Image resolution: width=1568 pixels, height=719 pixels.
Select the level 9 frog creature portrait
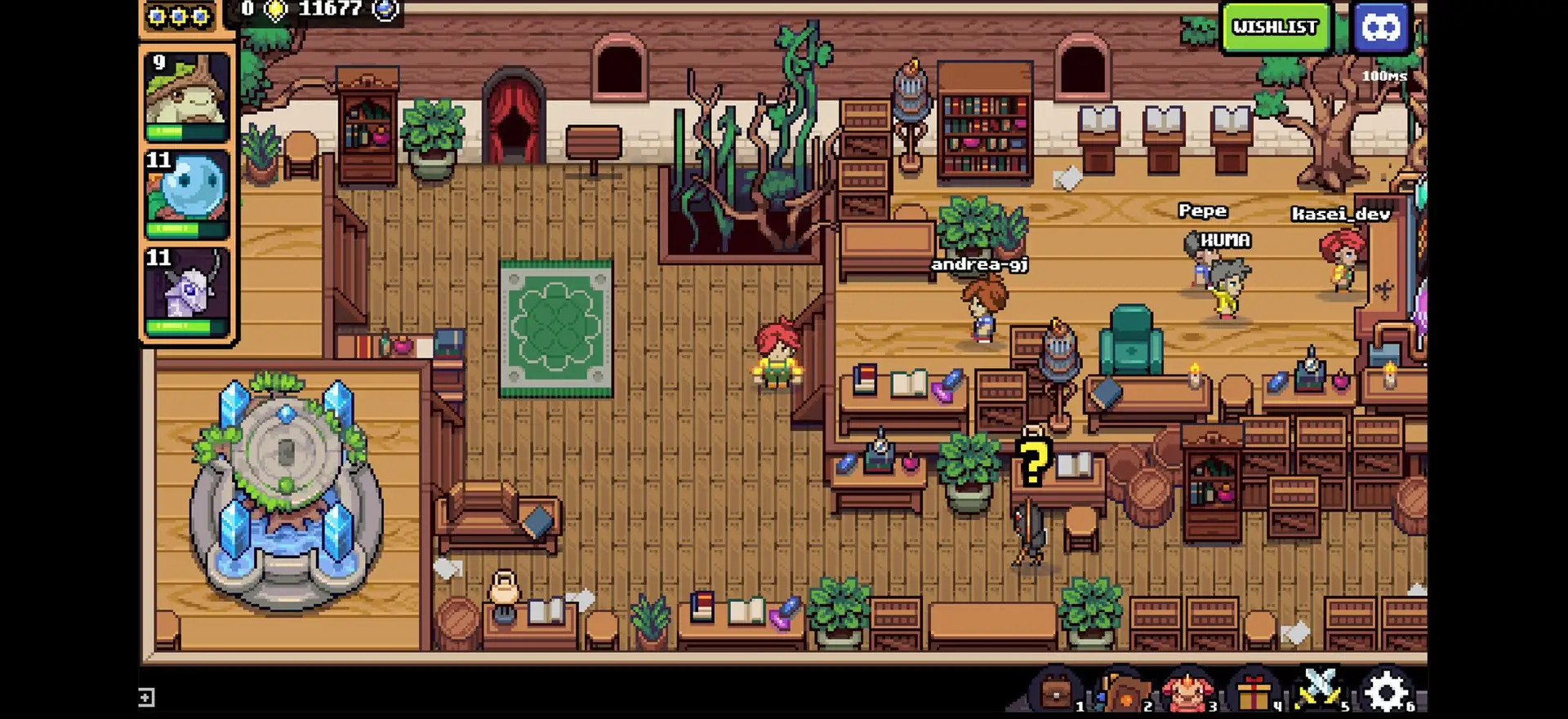187,95
